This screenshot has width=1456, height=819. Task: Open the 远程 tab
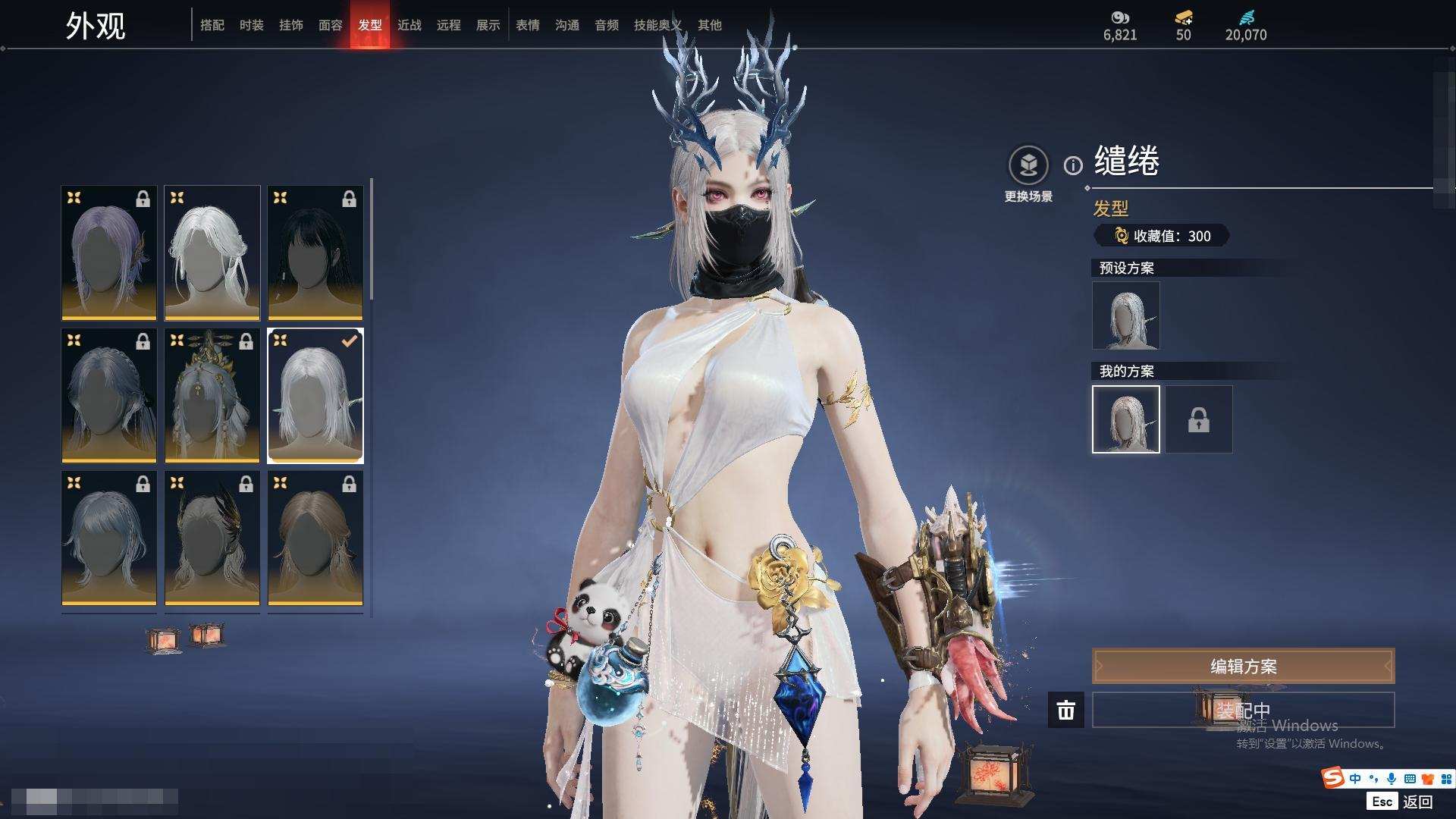pos(449,25)
